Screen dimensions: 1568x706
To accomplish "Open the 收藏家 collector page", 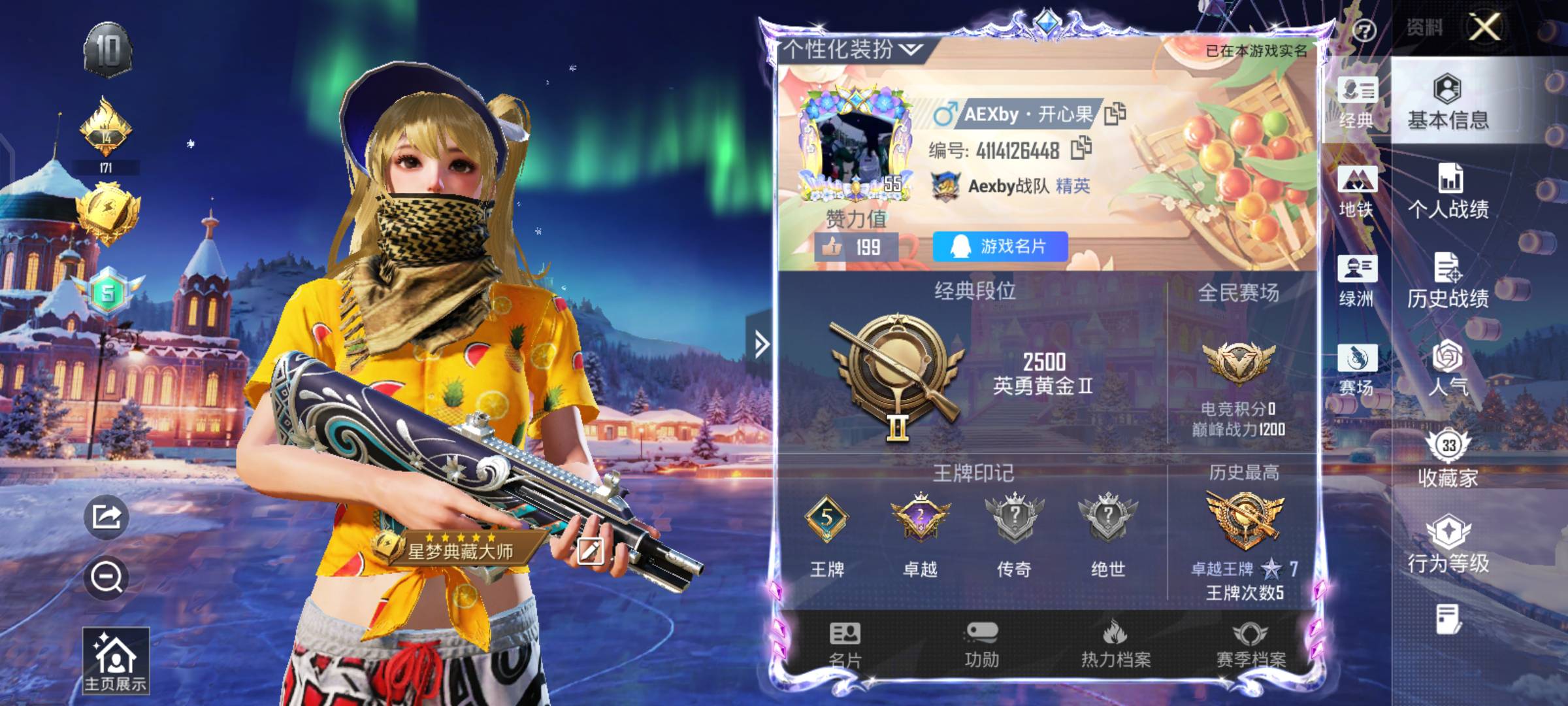I will click(x=1448, y=458).
